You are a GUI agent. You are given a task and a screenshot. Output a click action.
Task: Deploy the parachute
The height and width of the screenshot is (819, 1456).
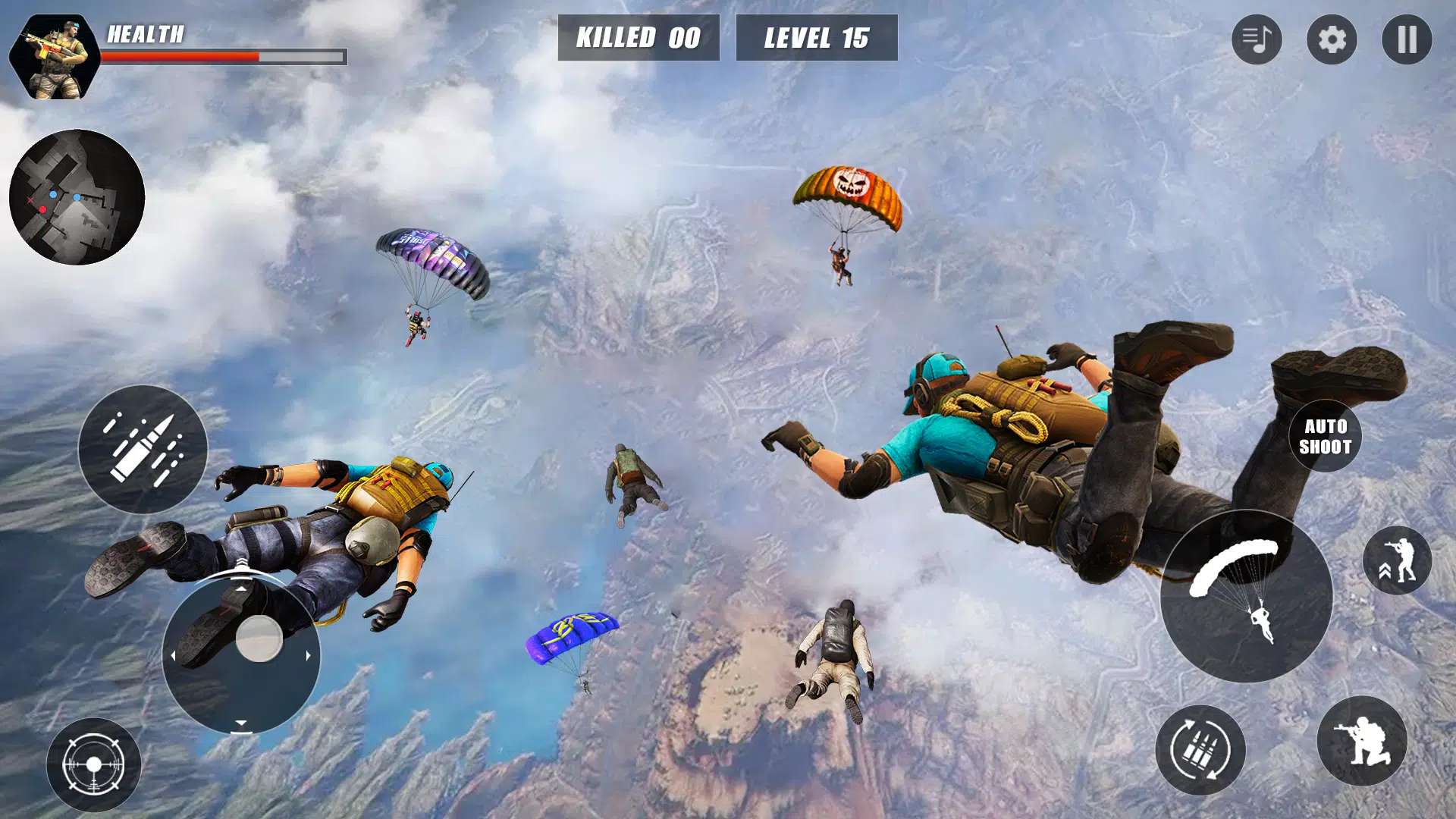coord(1246,596)
